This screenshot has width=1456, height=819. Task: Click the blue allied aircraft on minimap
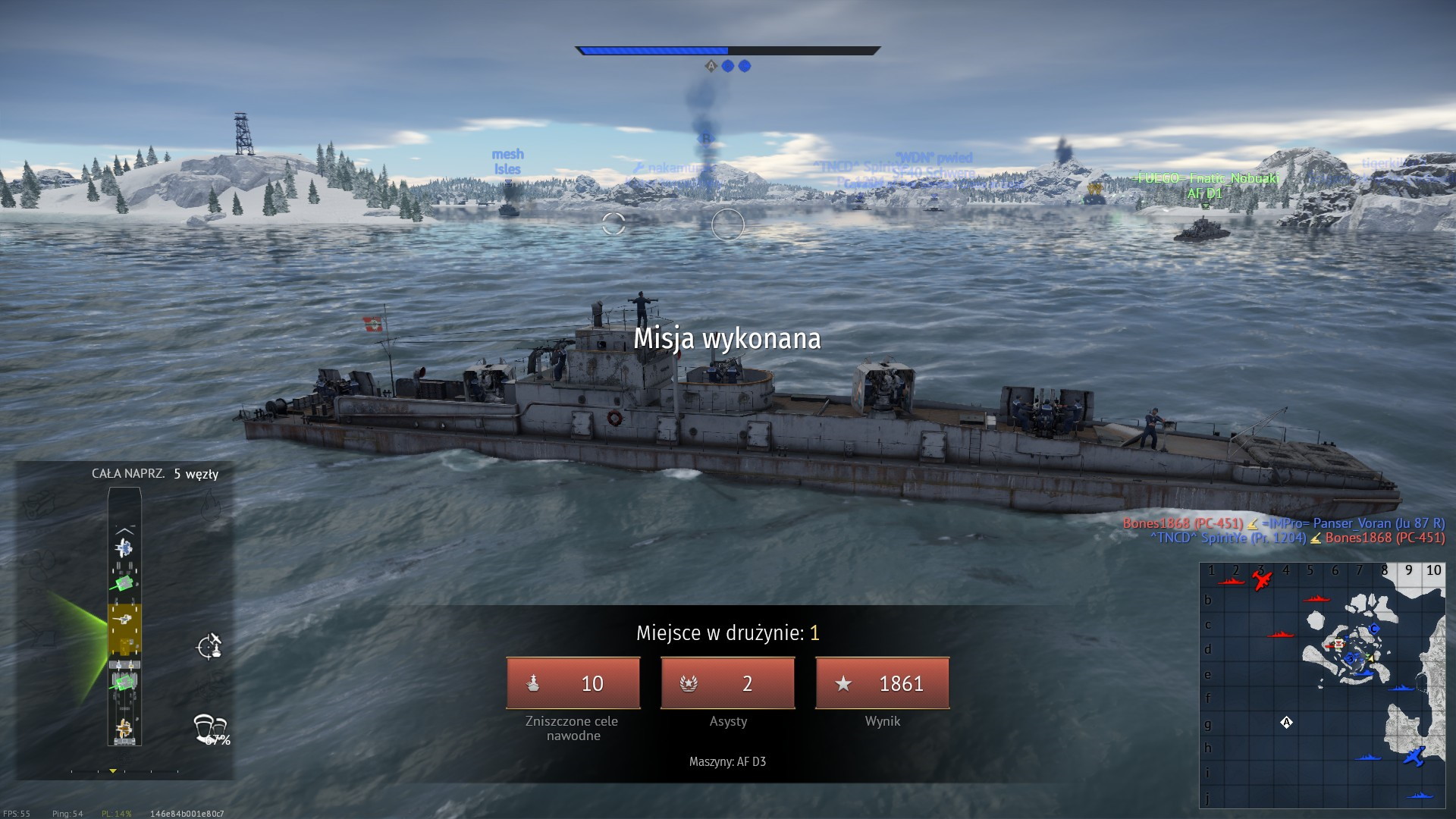point(1414,756)
